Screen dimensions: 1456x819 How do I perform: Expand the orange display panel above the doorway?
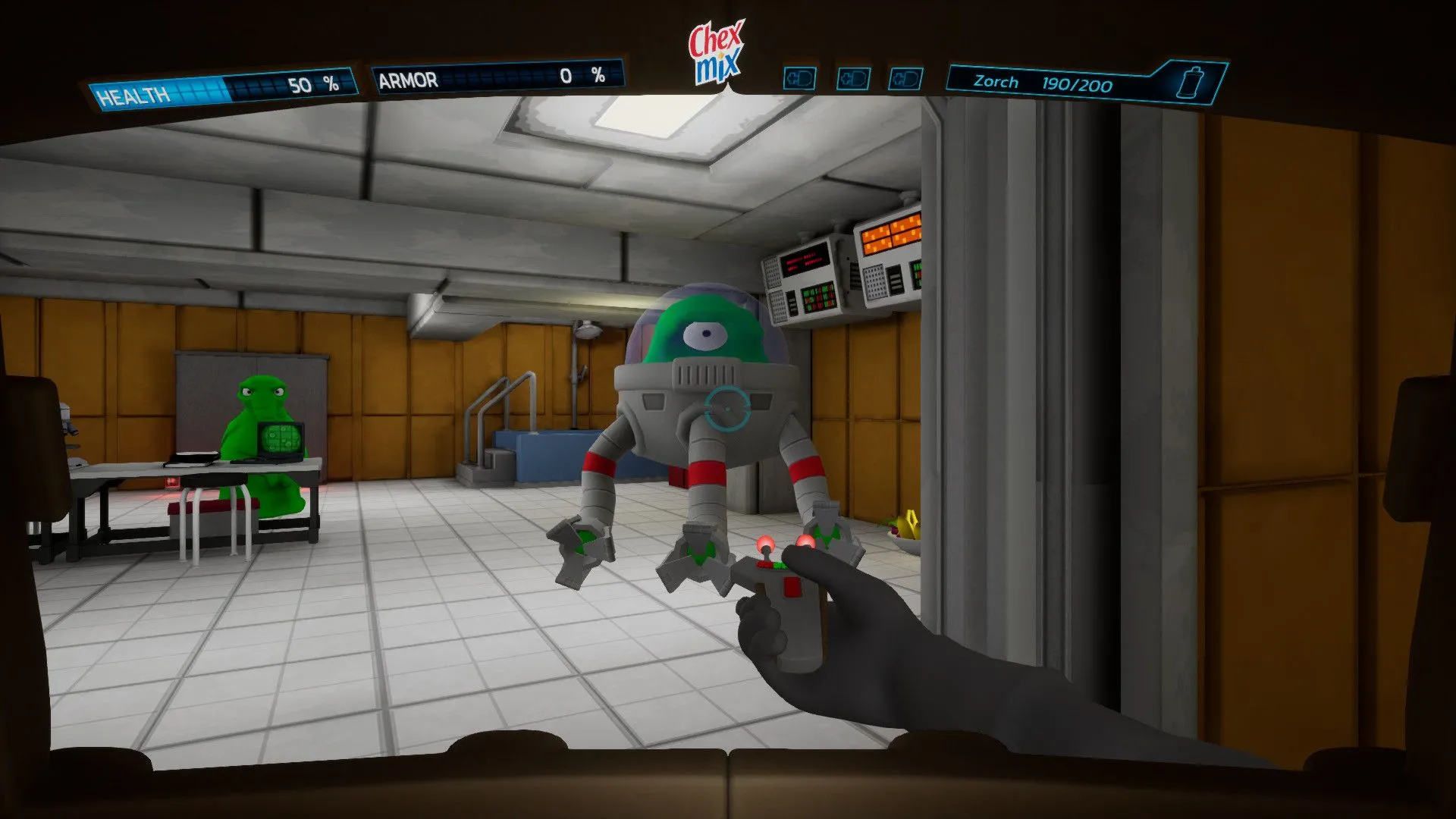(x=890, y=234)
